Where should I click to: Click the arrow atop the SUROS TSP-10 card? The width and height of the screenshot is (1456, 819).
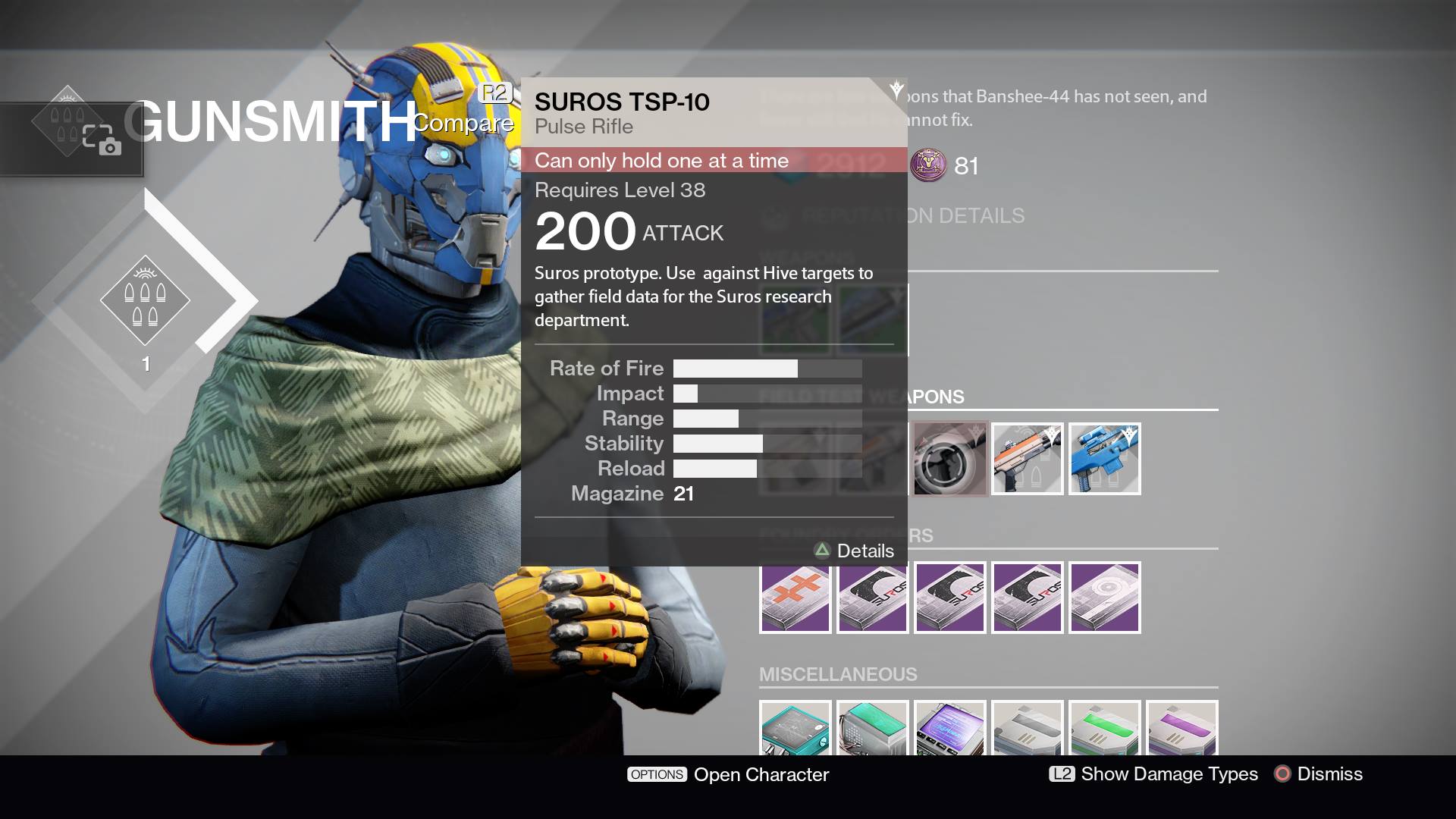(895, 87)
